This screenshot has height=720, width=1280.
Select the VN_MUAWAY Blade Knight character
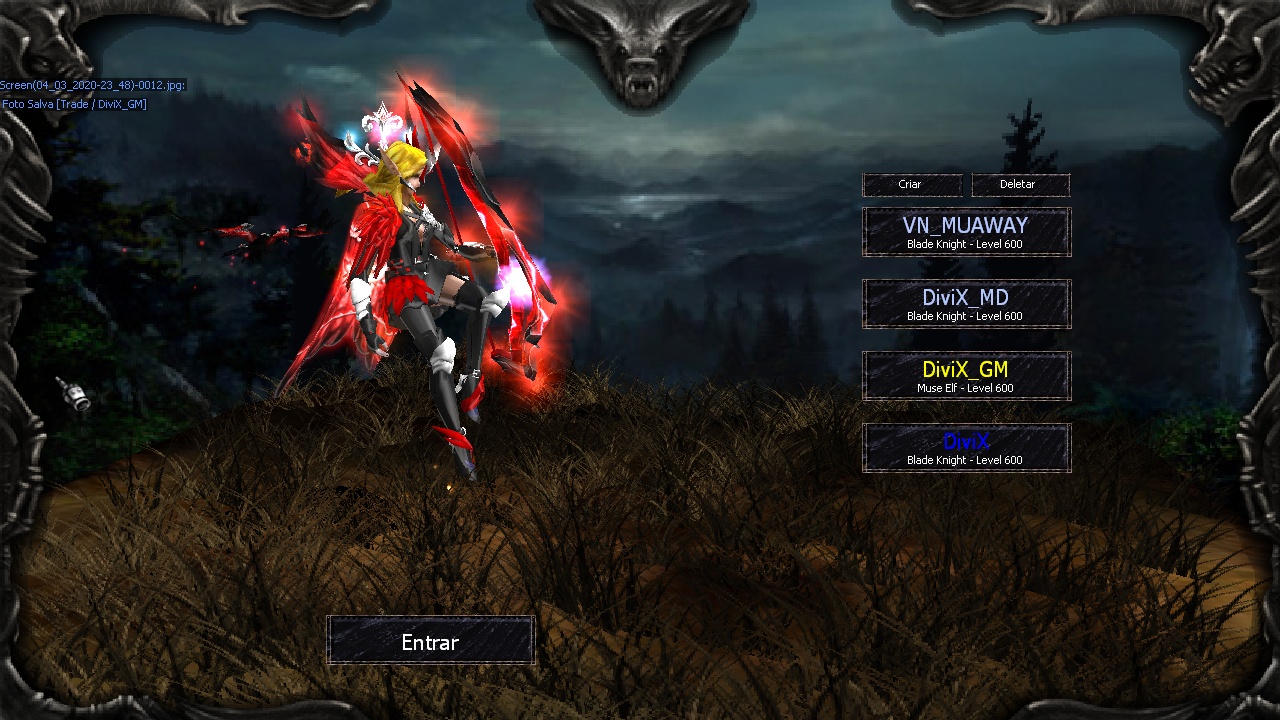tap(966, 232)
